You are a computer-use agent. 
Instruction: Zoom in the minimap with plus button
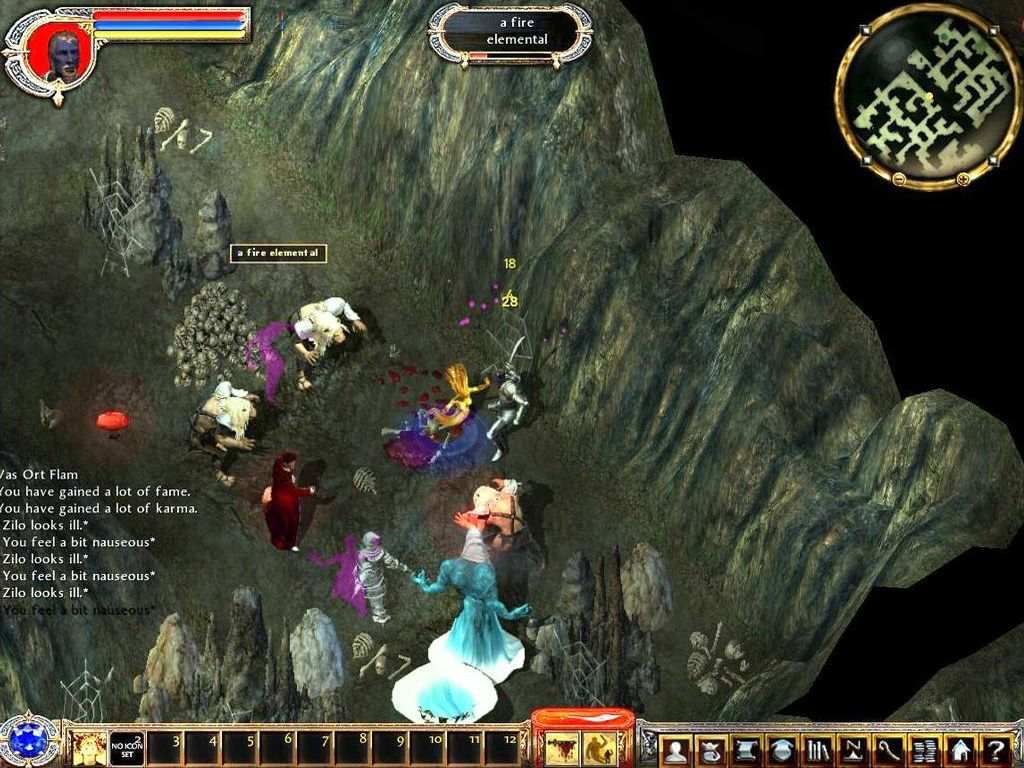pos(962,179)
